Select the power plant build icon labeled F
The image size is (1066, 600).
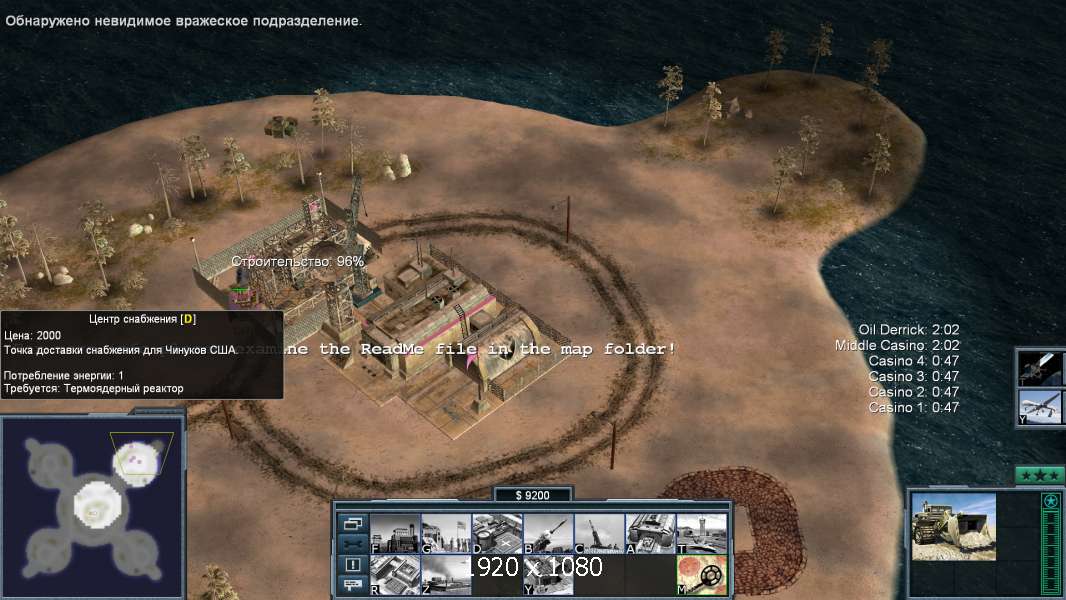(395, 534)
